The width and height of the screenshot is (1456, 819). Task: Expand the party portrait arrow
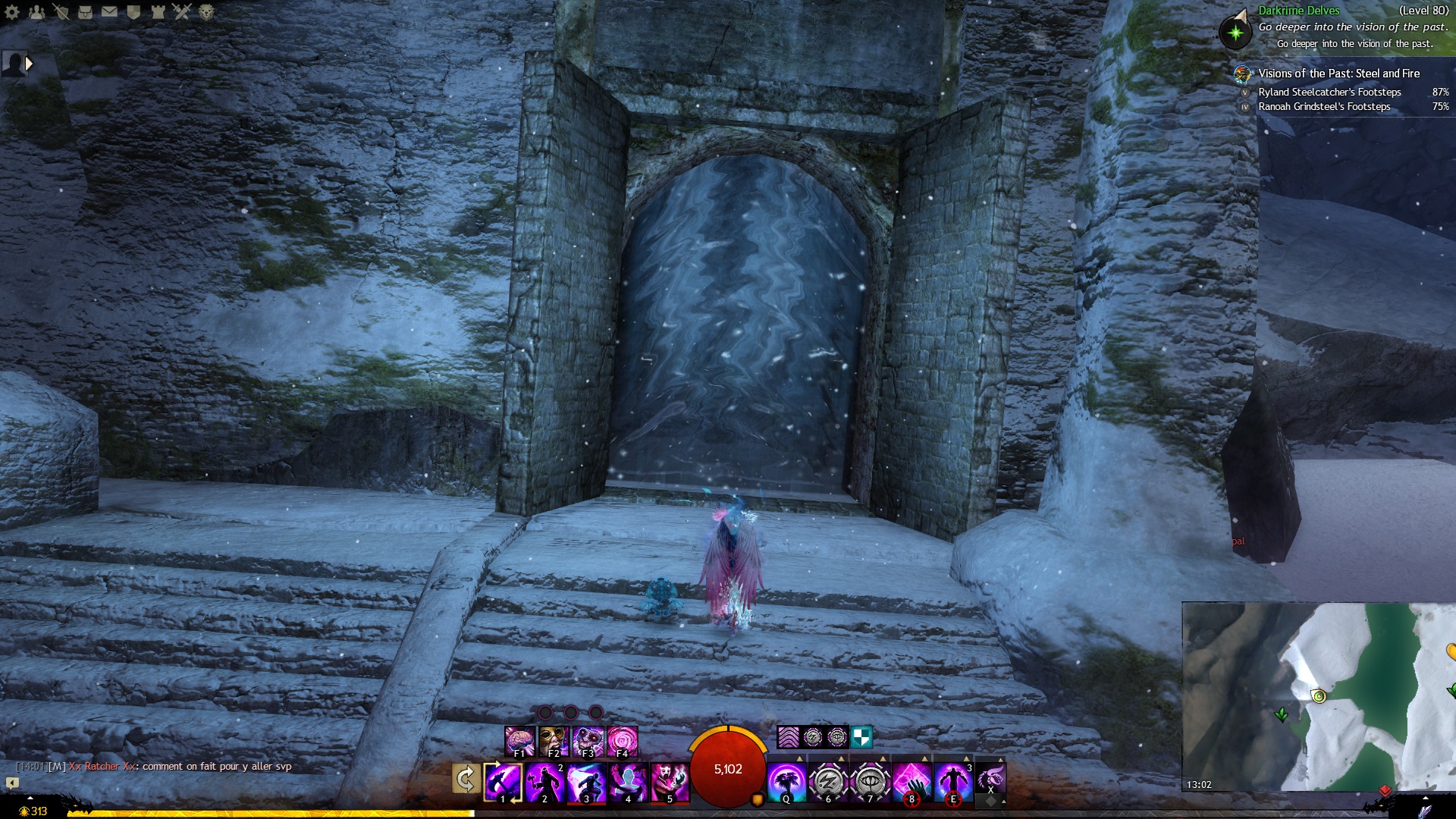(x=29, y=64)
